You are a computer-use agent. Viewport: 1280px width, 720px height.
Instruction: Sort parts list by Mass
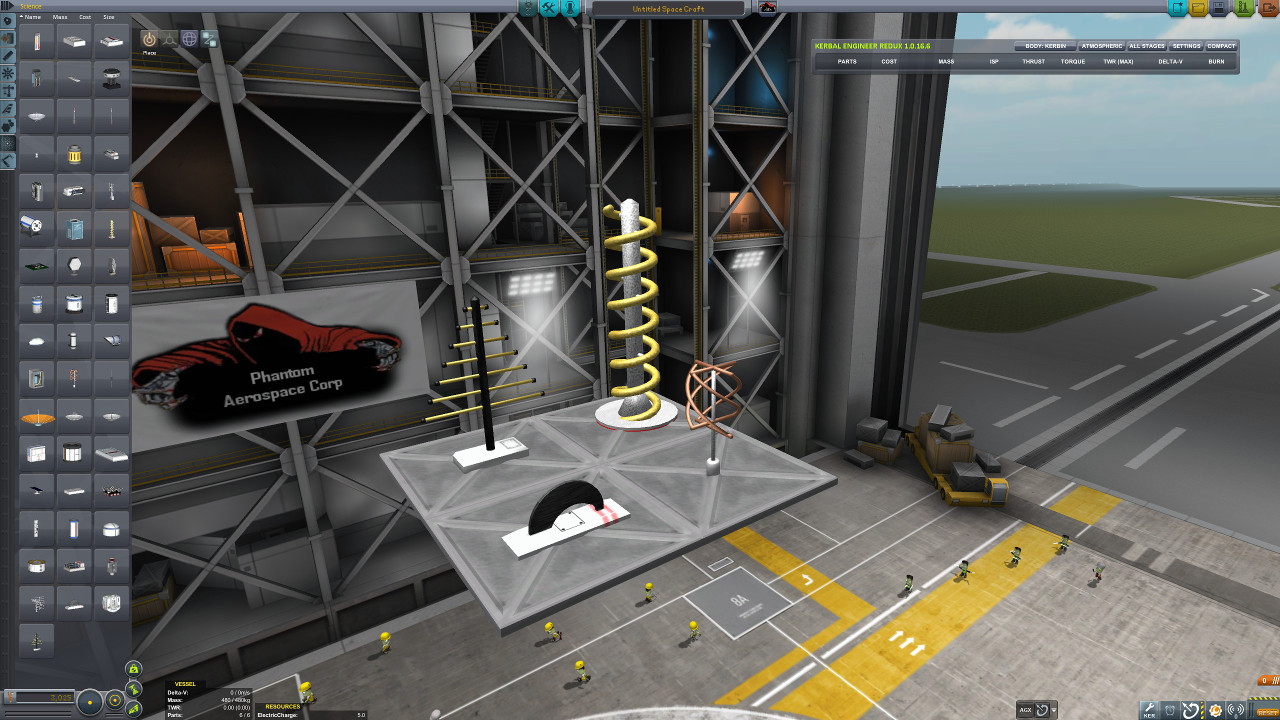(x=60, y=17)
